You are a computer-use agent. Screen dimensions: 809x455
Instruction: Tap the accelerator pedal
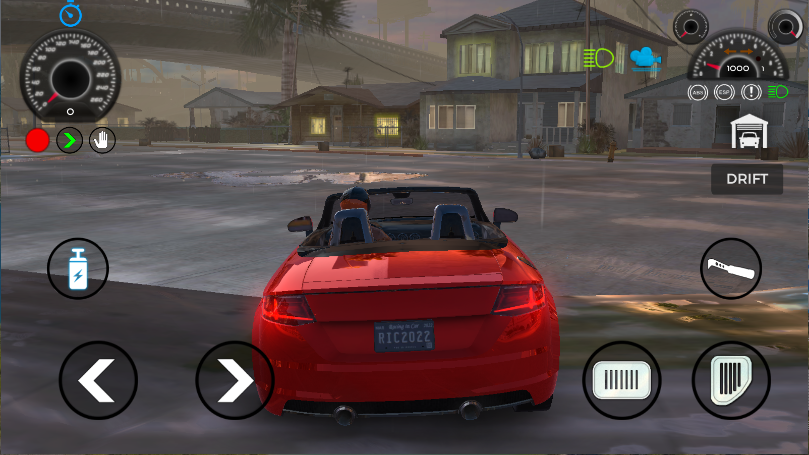(731, 380)
